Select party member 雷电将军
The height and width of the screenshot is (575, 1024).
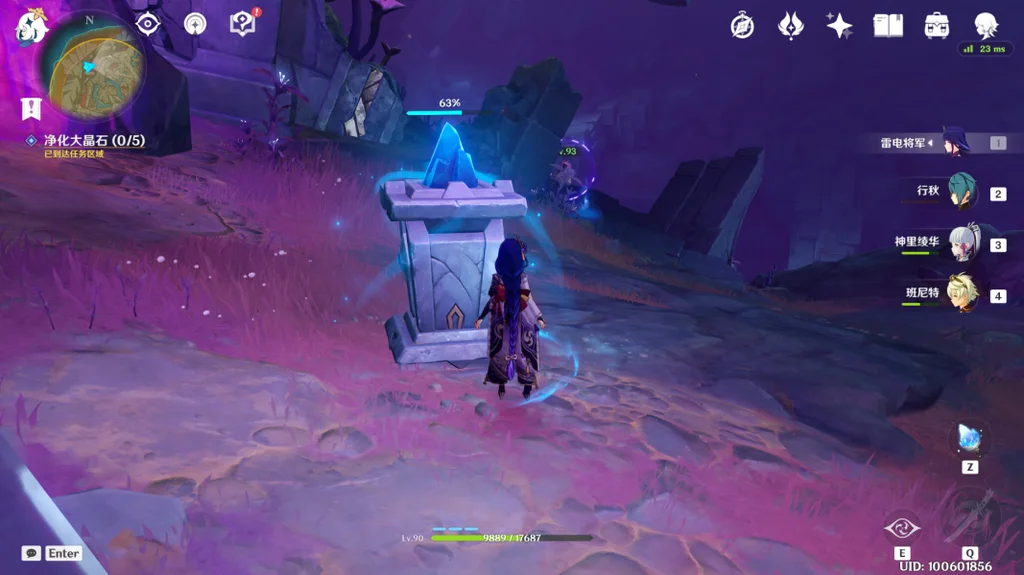click(956, 143)
